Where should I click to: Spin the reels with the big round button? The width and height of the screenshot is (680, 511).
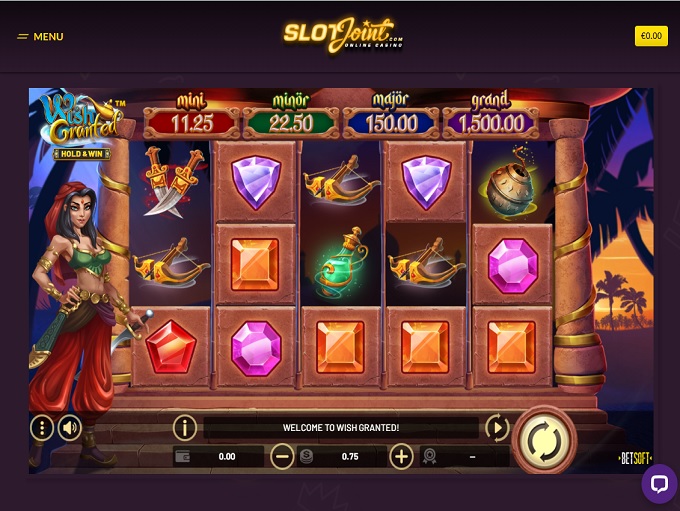pyautogui.click(x=544, y=438)
